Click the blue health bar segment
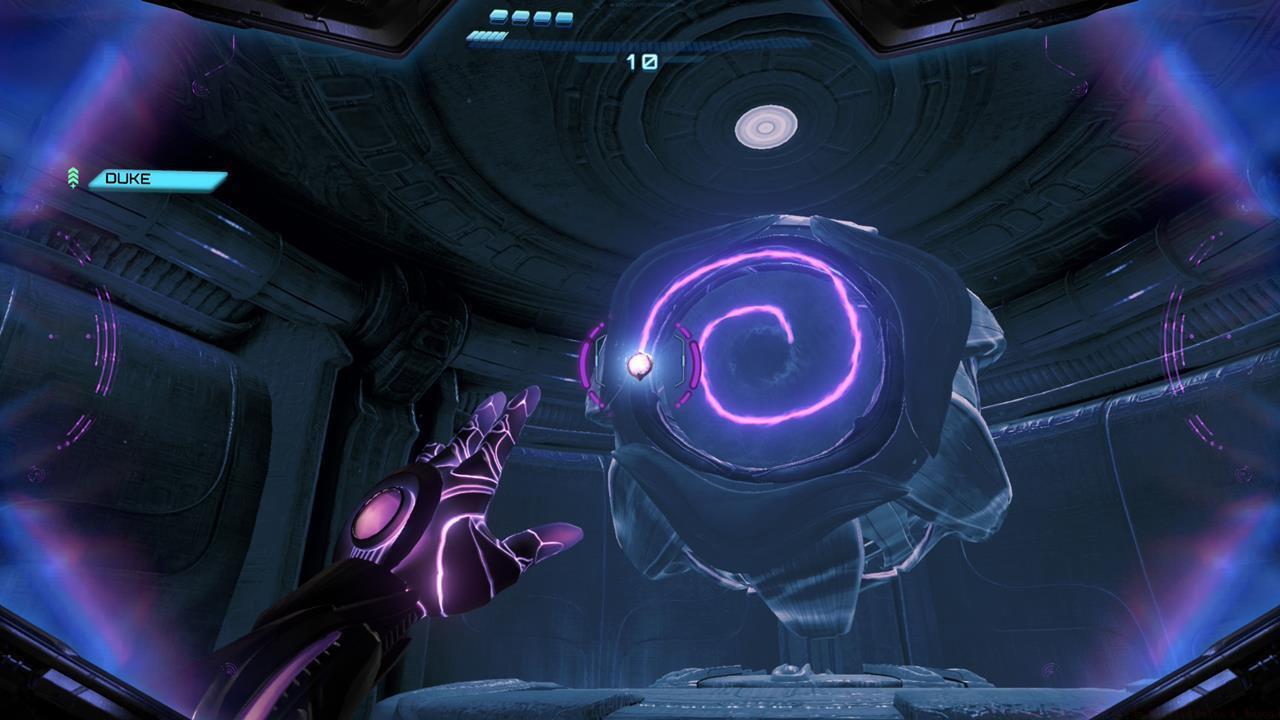Image resolution: width=1280 pixels, height=720 pixels. [x=485, y=36]
